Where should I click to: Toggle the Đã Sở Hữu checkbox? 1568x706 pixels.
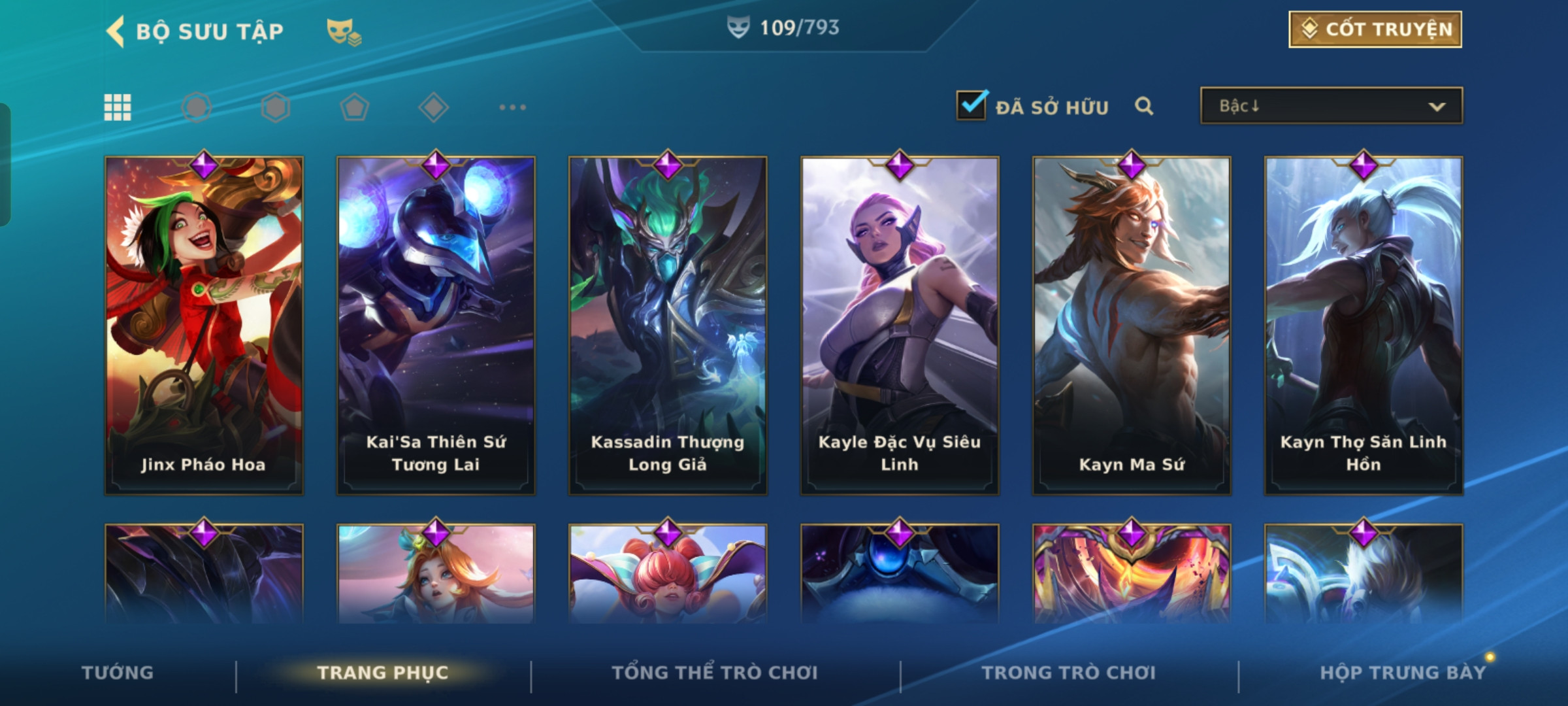971,105
